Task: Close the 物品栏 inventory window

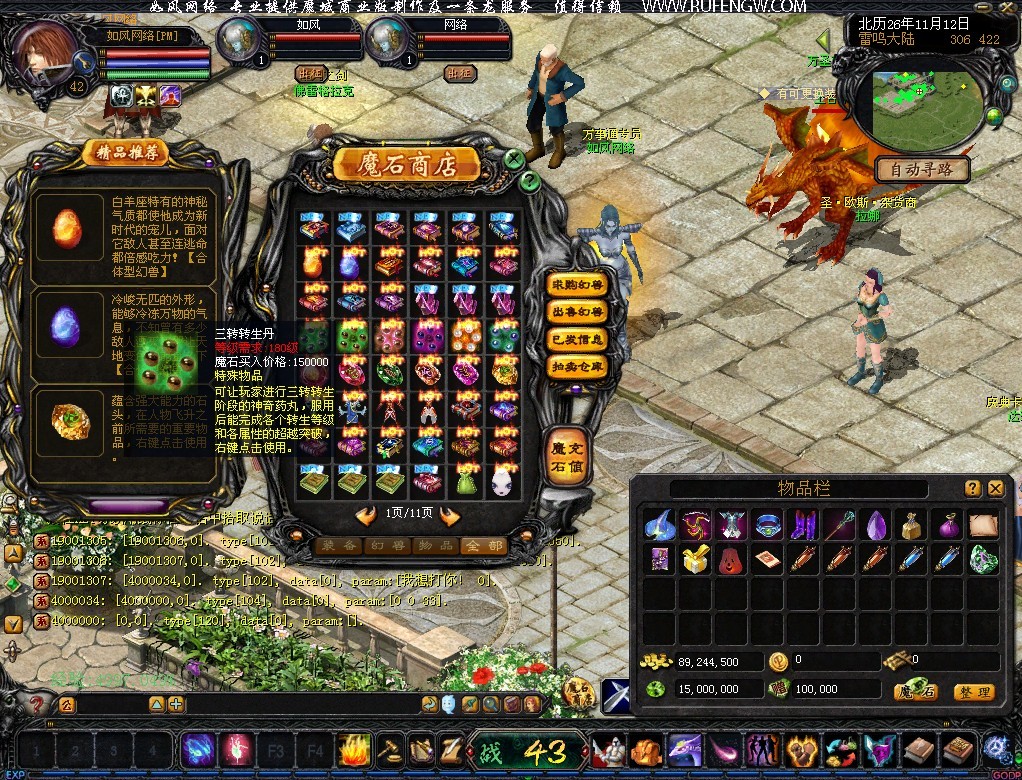Action: click(x=996, y=488)
